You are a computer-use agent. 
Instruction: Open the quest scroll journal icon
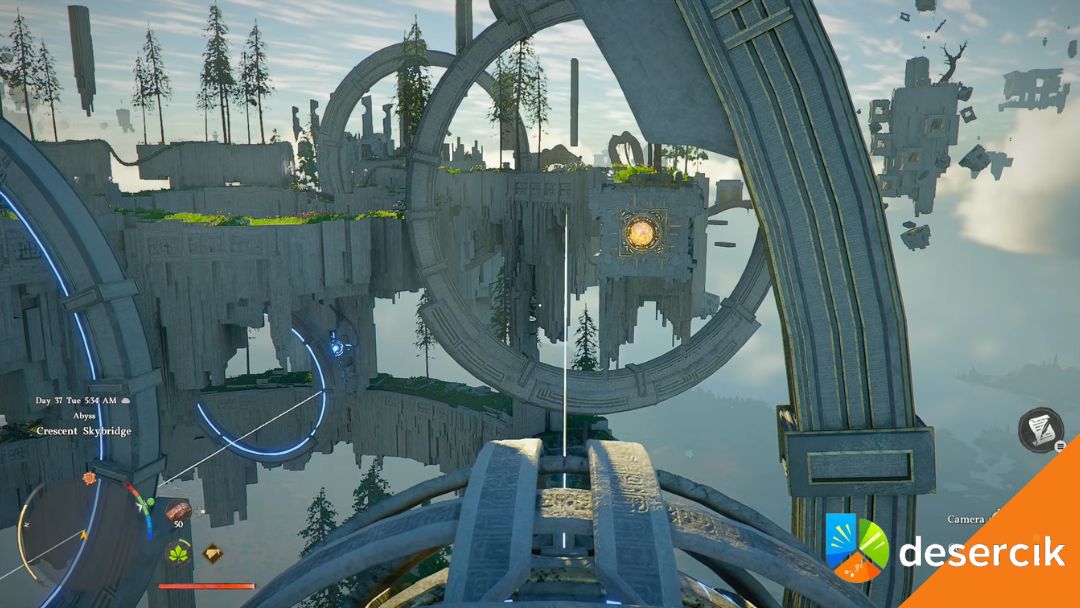pos(1041,429)
